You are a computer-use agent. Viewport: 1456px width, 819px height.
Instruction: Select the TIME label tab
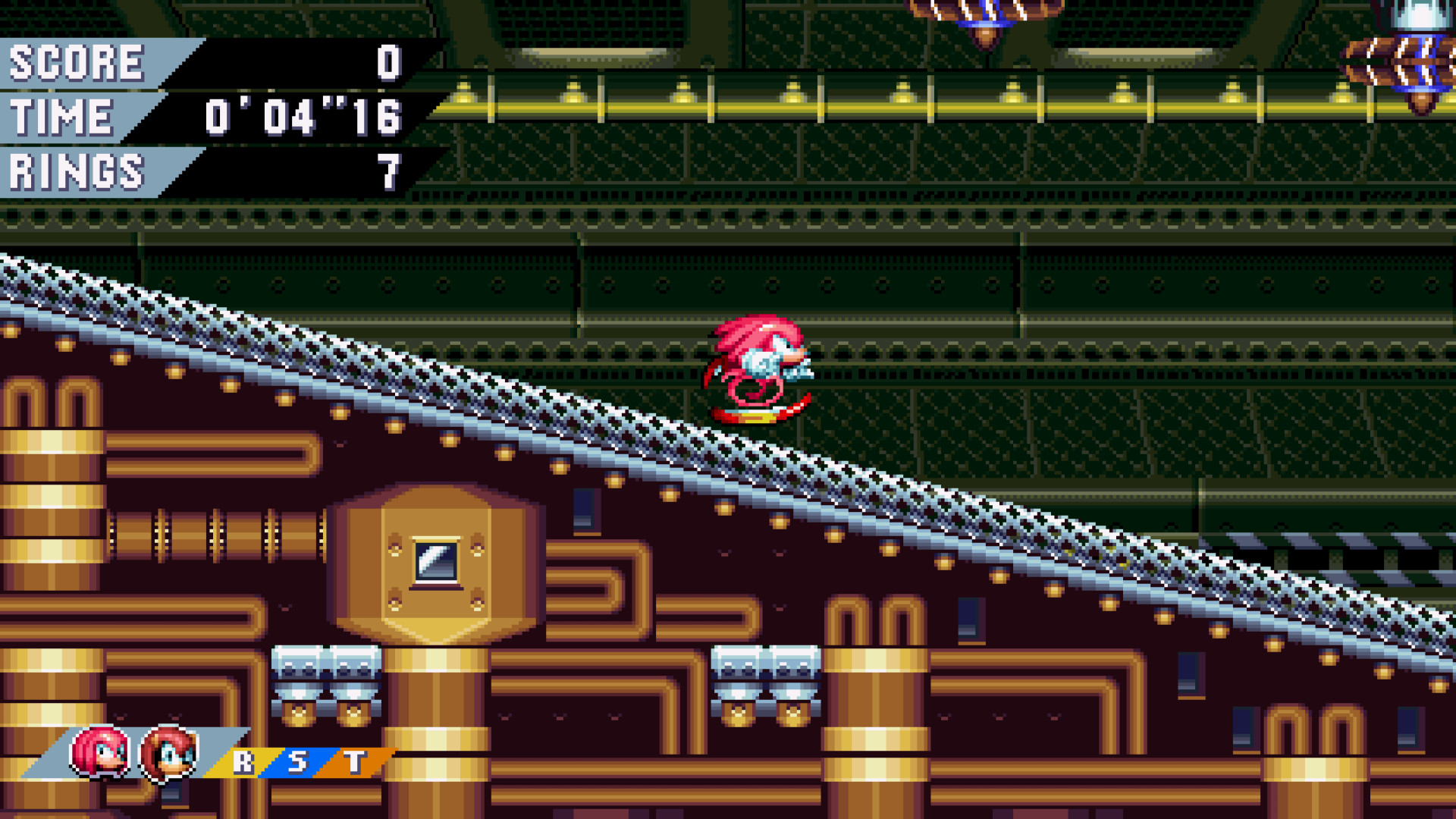(x=61, y=115)
